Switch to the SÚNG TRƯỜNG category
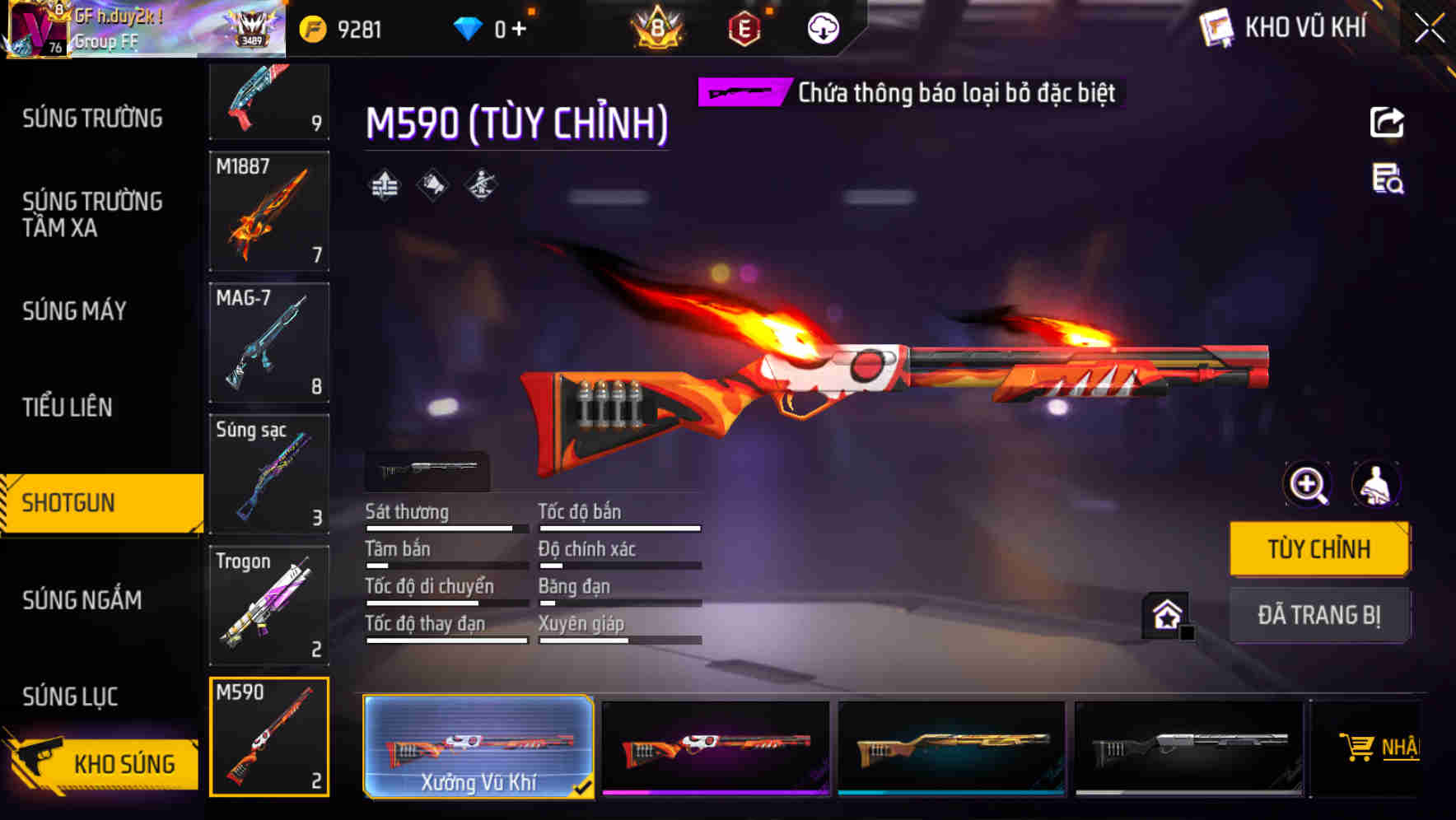Screen dimensions: 1456x820 coord(91,118)
